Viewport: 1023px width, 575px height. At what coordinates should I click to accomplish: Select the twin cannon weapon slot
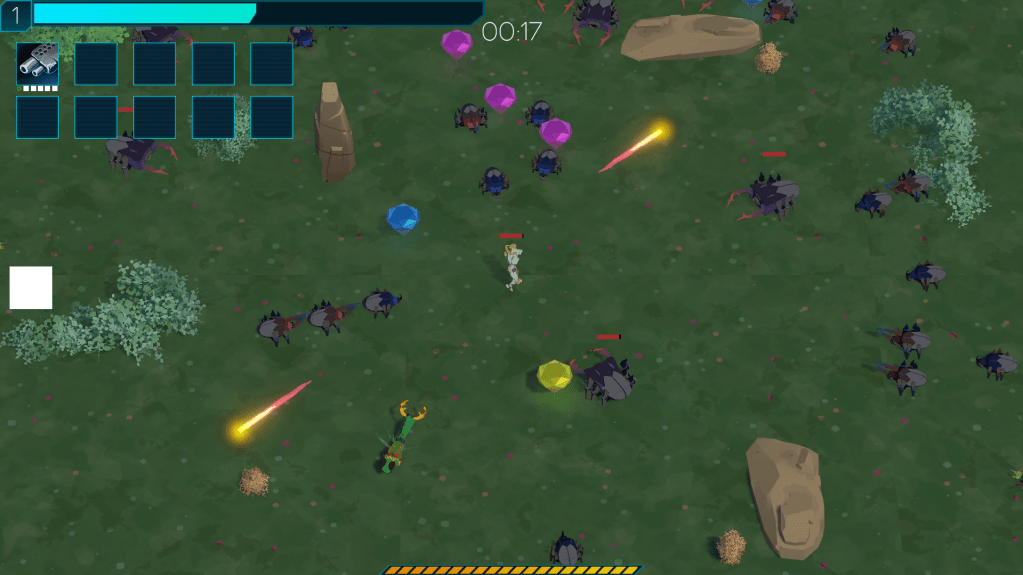(37, 64)
